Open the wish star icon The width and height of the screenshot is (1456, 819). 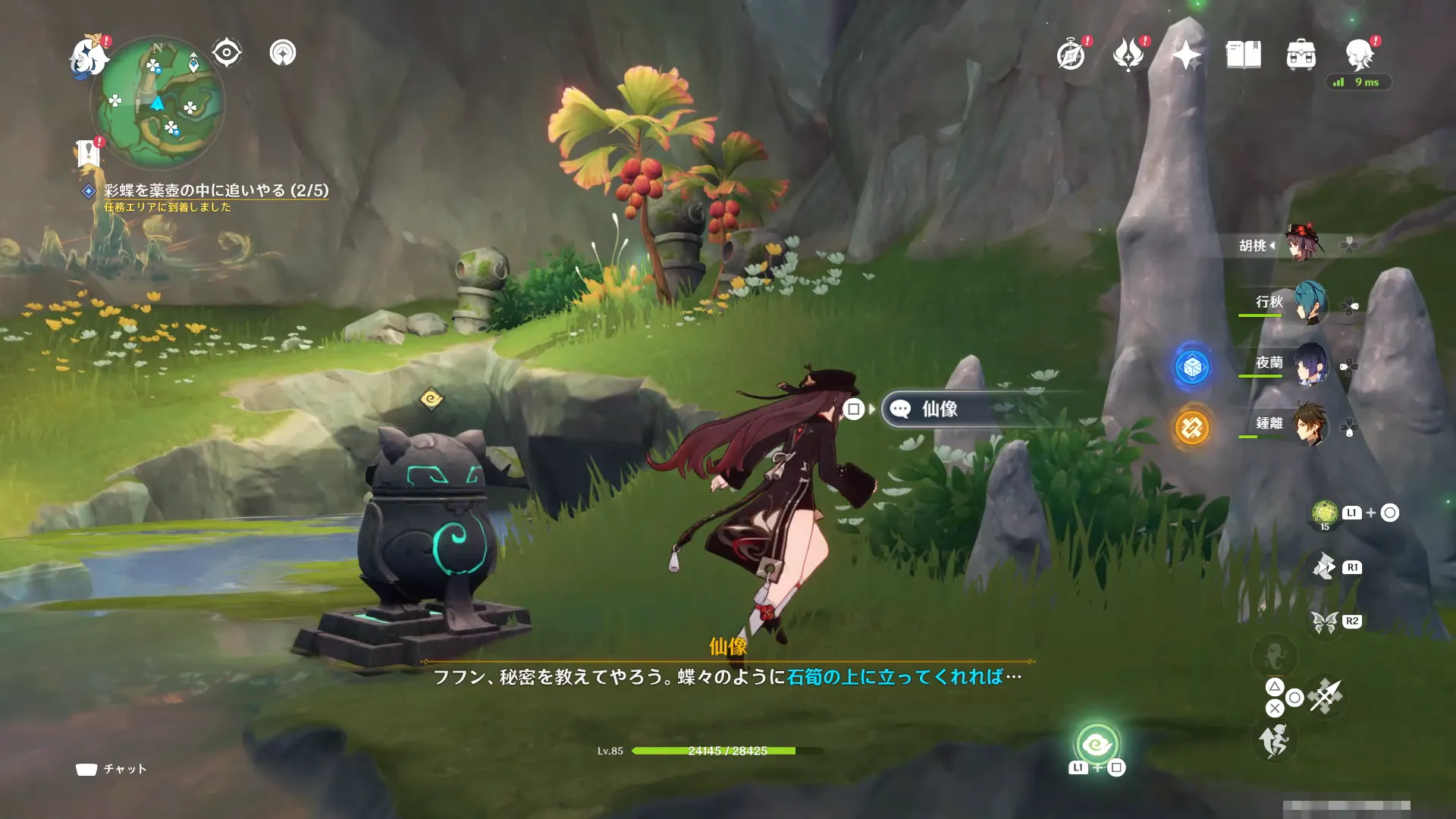pyautogui.click(x=1186, y=55)
